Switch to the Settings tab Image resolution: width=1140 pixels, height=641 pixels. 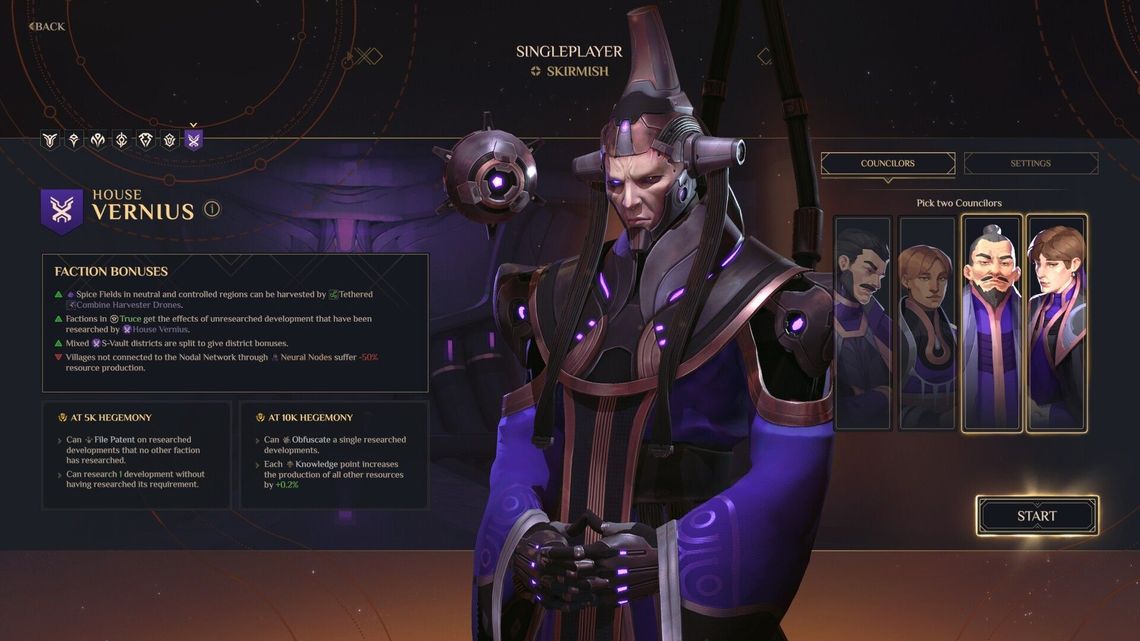1030,163
